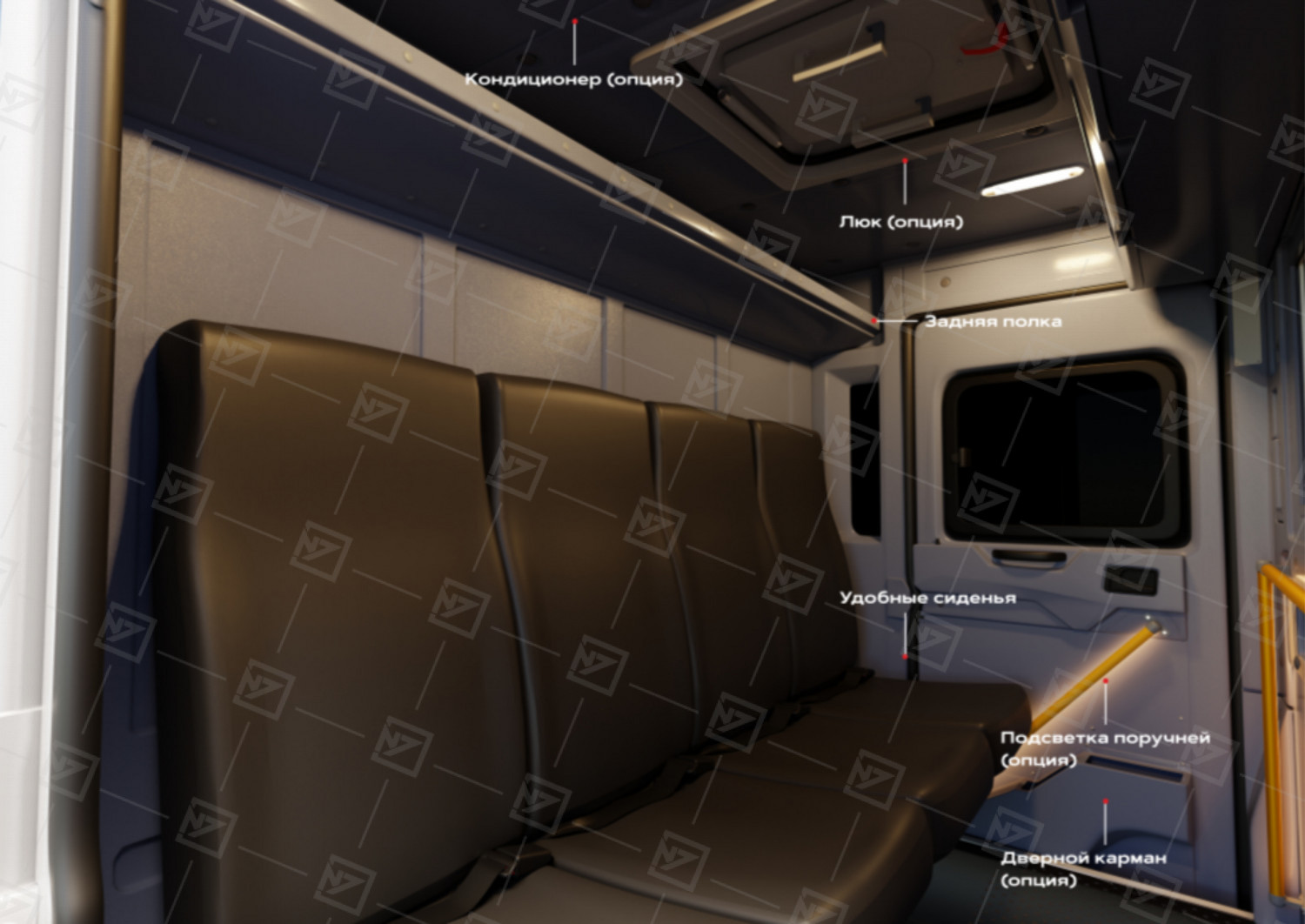This screenshot has height=924, width=1305.
Task: Show the Подсветка поручней (опция) label
Action: (1104, 748)
